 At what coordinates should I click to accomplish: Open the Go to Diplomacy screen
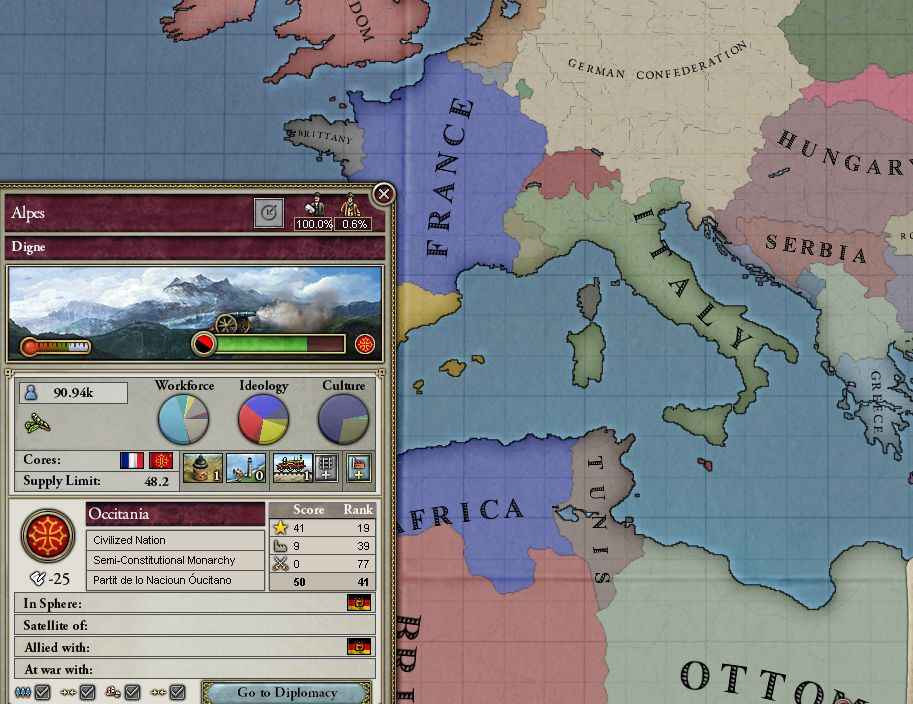[287, 692]
